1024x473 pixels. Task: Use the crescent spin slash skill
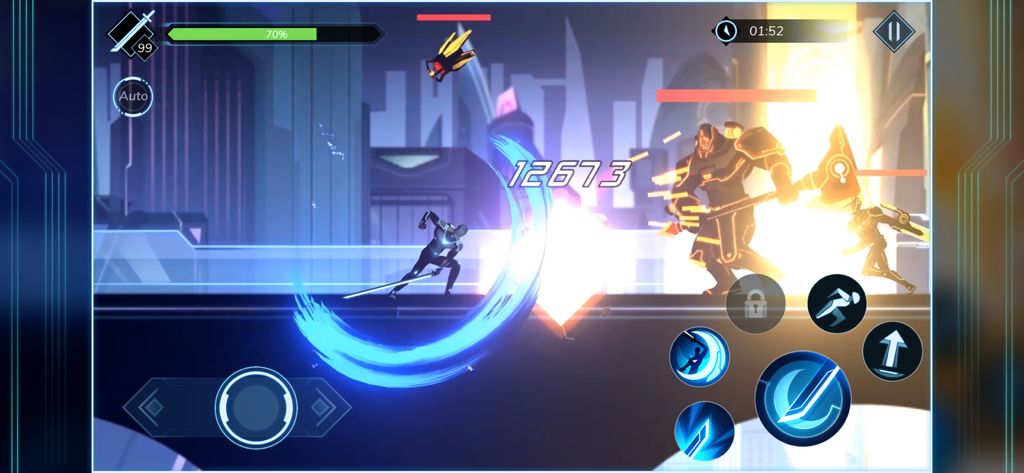click(699, 357)
